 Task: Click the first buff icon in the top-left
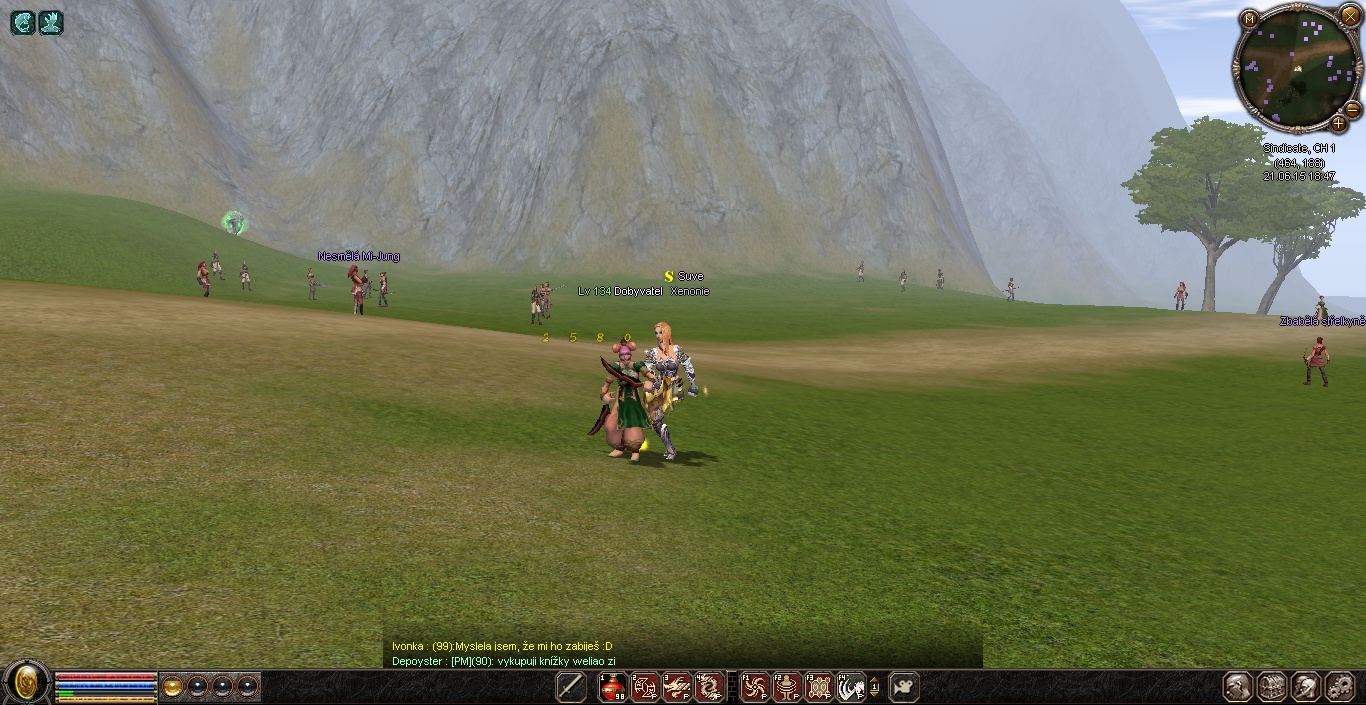[22, 22]
